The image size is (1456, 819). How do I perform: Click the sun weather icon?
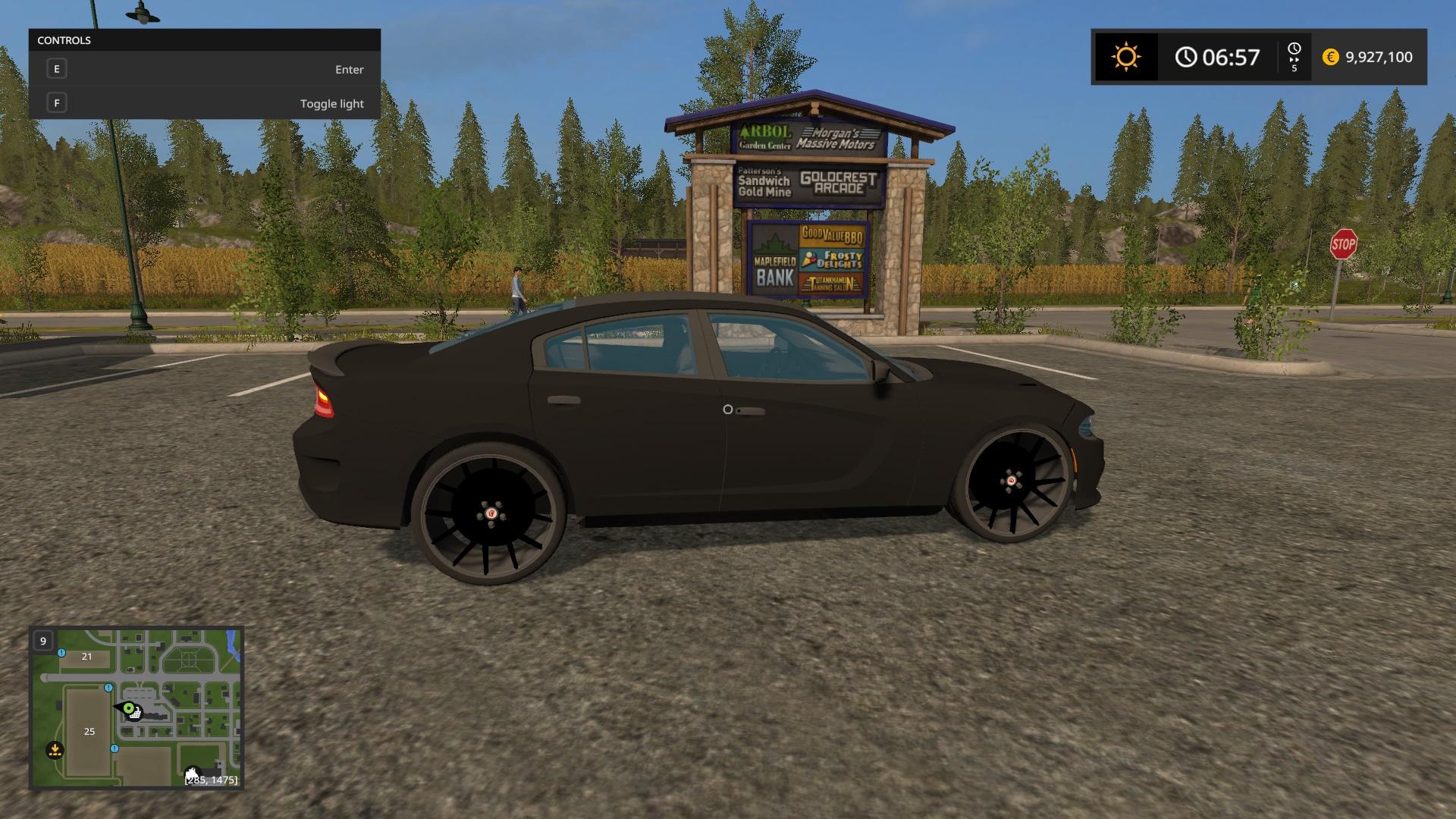pos(1125,57)
